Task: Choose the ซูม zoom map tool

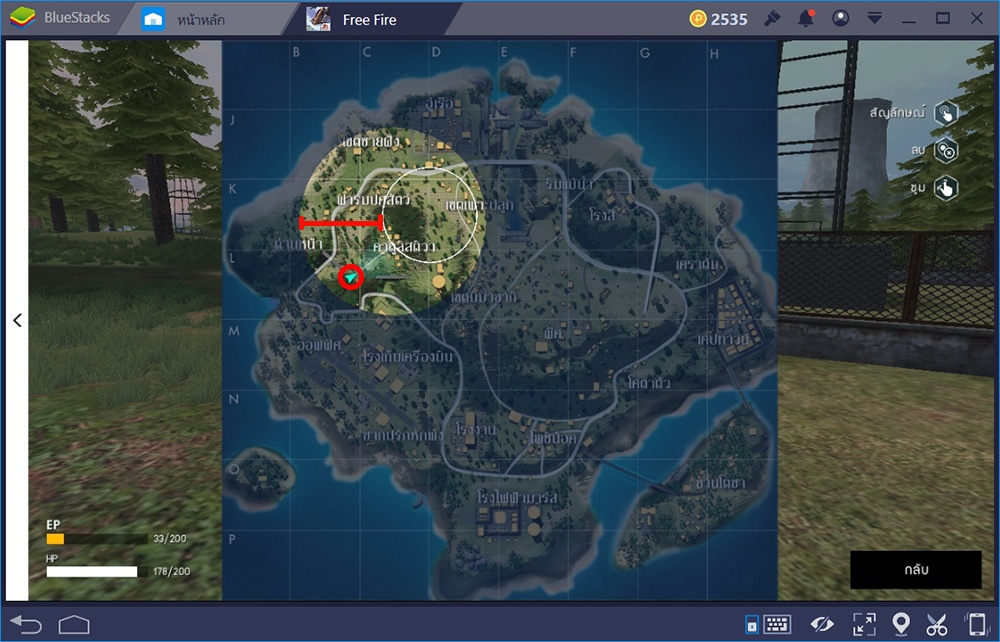Action: pyautogui.click(x=945, y=187)
